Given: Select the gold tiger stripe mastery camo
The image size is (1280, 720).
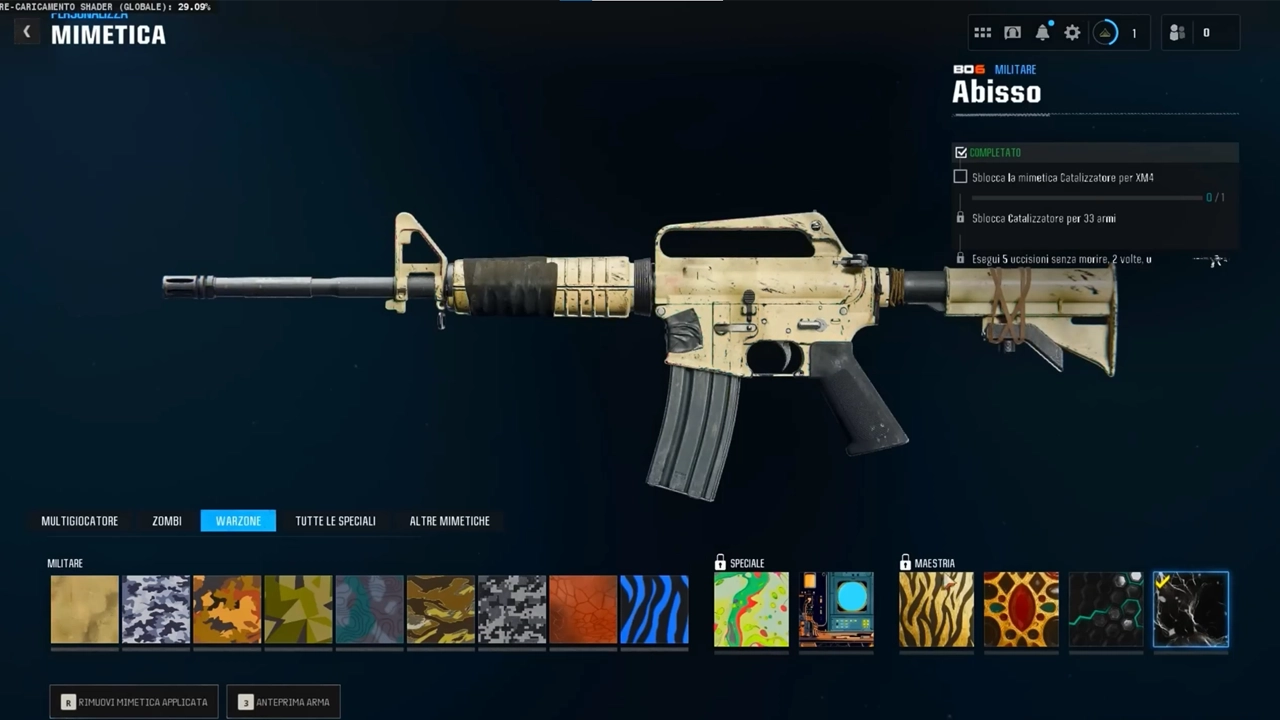Looking at the screenshot, I should [936, 609].
